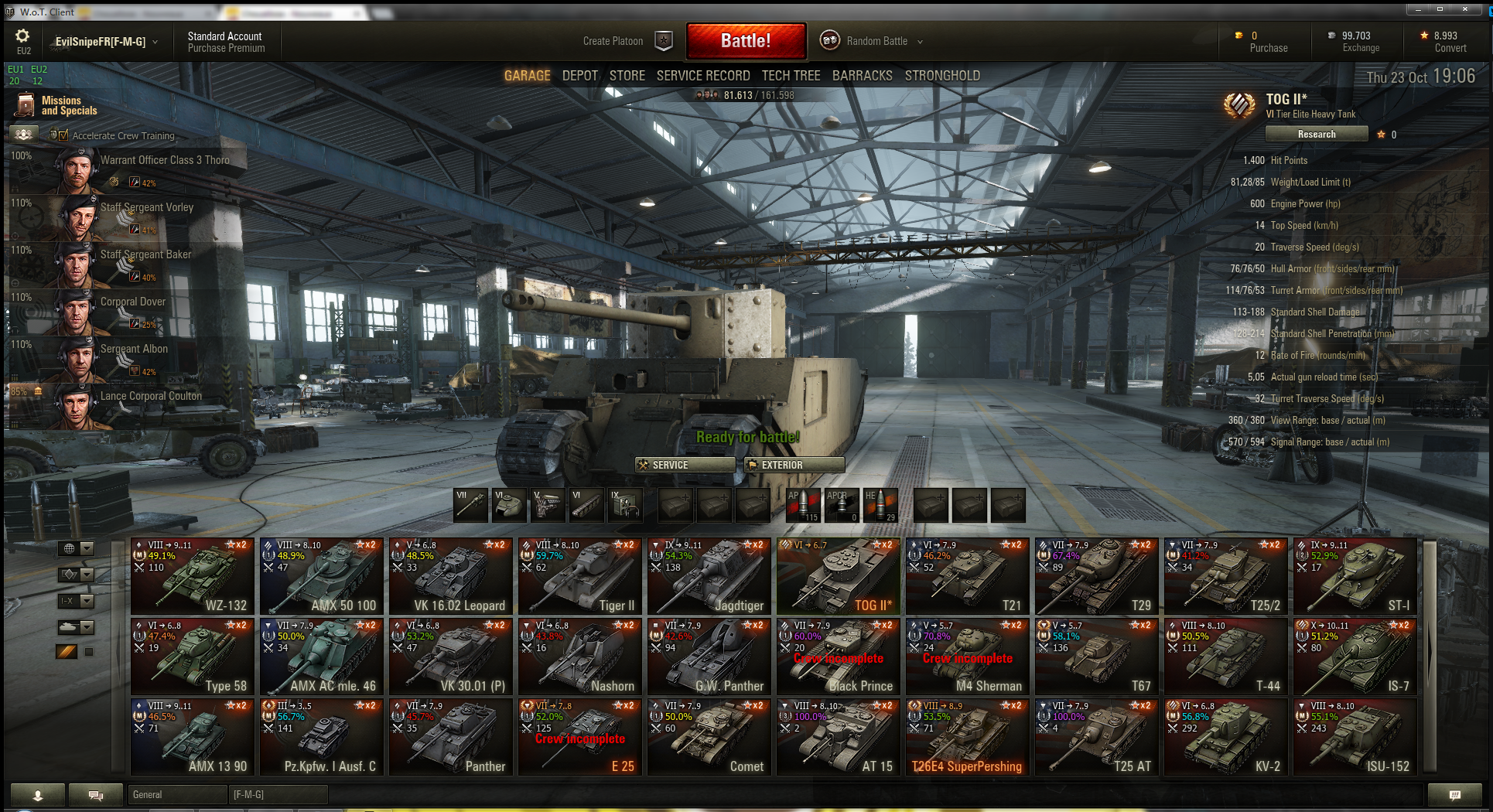1493x812 pixels.
Task: Open Missions and Specials
Action: point(60,105)
